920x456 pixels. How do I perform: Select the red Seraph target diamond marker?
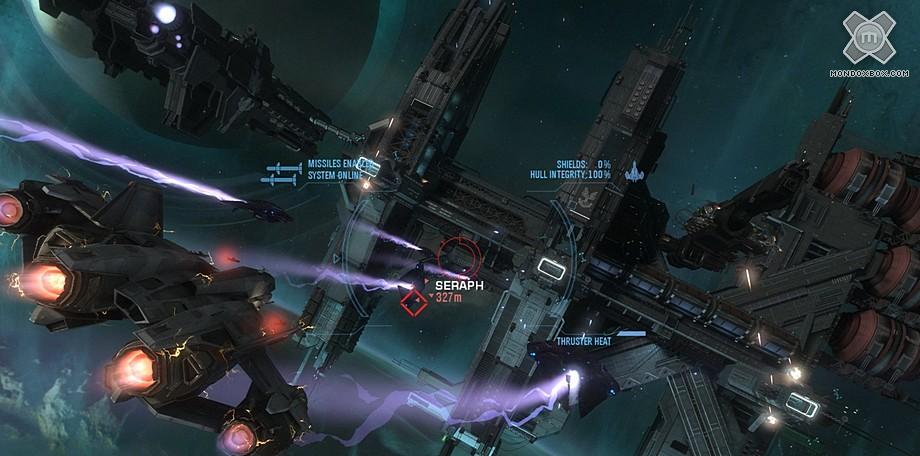pos(413,300)
